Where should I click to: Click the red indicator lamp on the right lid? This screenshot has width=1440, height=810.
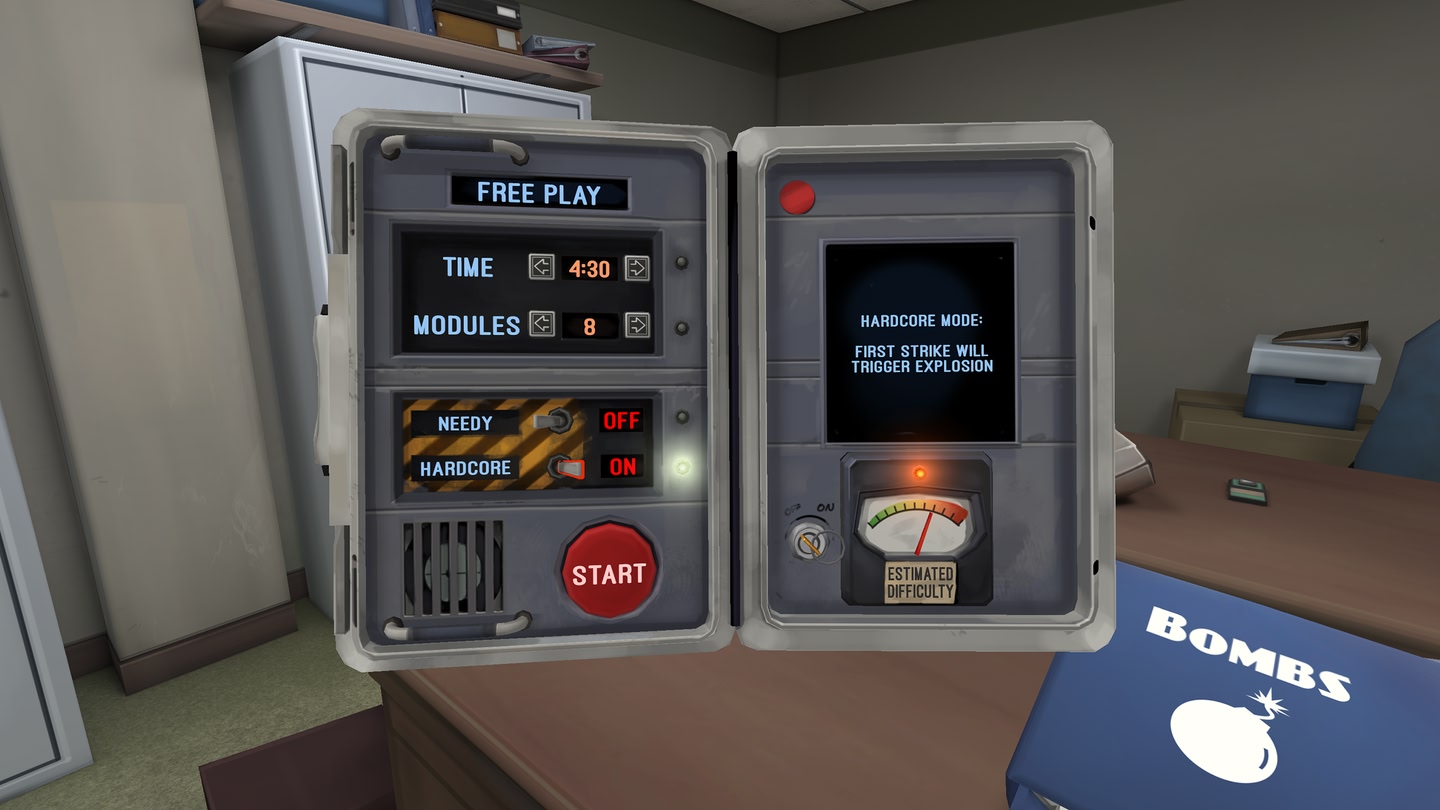(795, 196)
